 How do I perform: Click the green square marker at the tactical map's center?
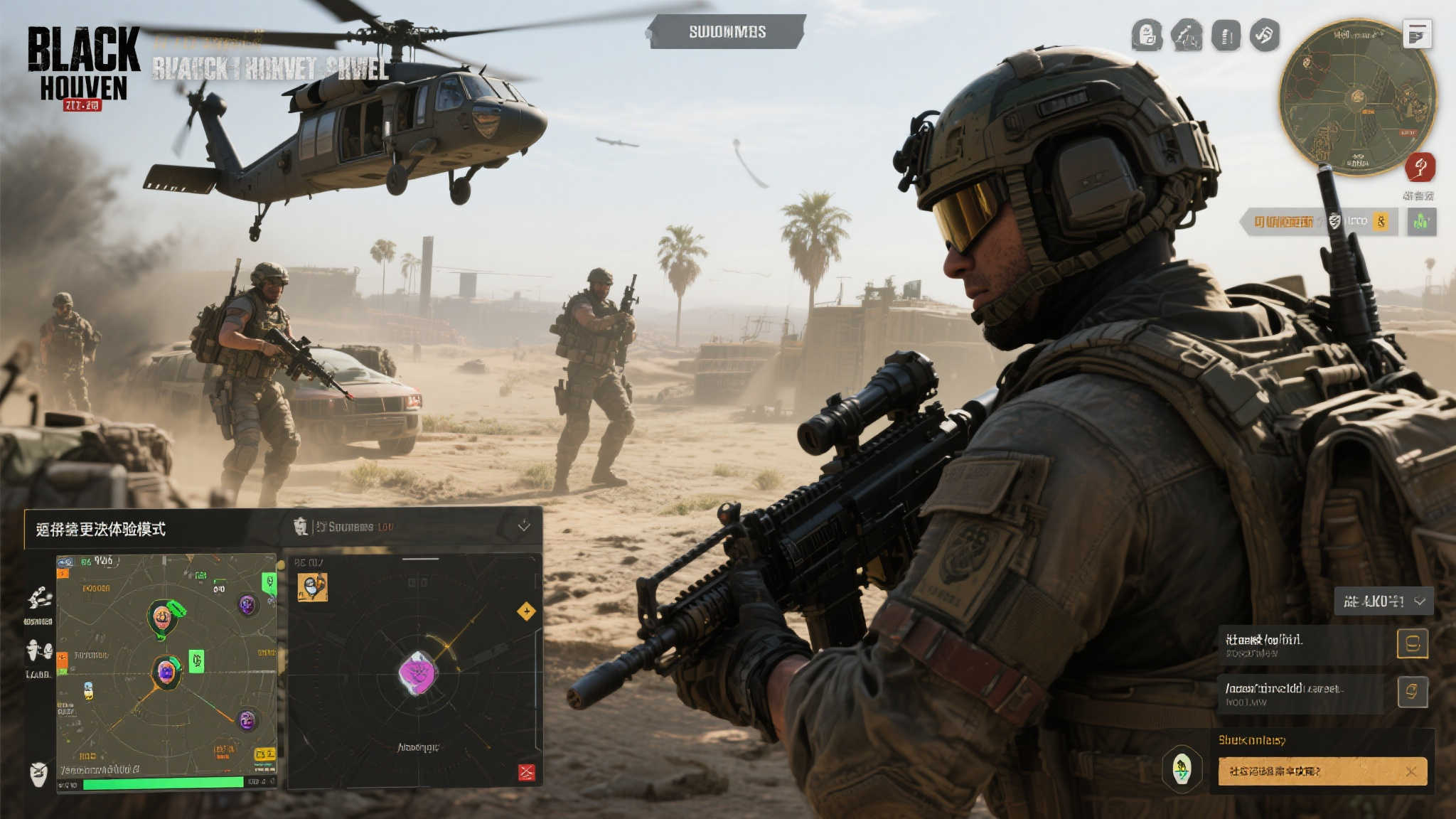[x=196, y=661]
